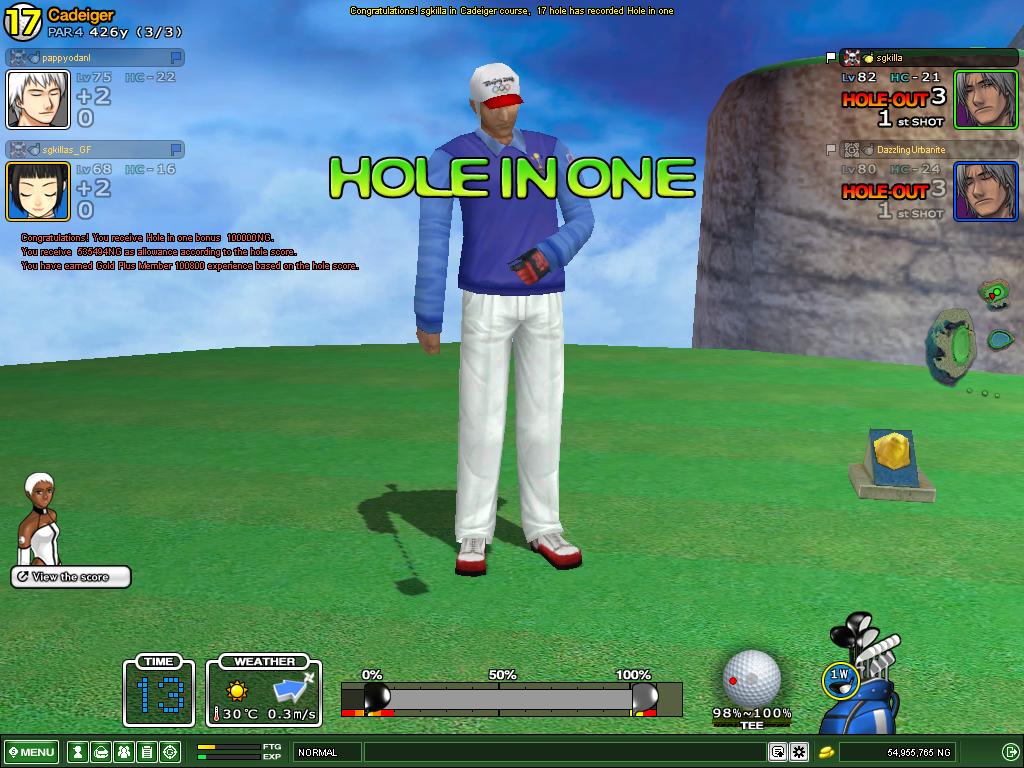Click the crosshair target icon

[x=170, y=752]
